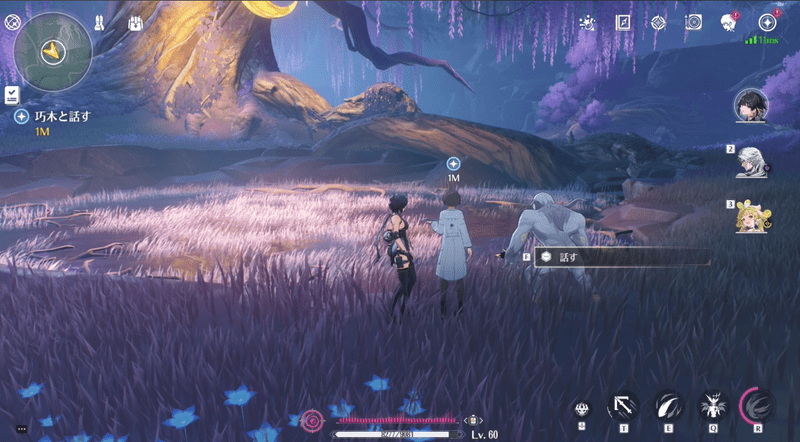This screenshot has width=800, height=442.
Task: Open the circular minimap
Action: pyautogui.click(x=50, y=51)
